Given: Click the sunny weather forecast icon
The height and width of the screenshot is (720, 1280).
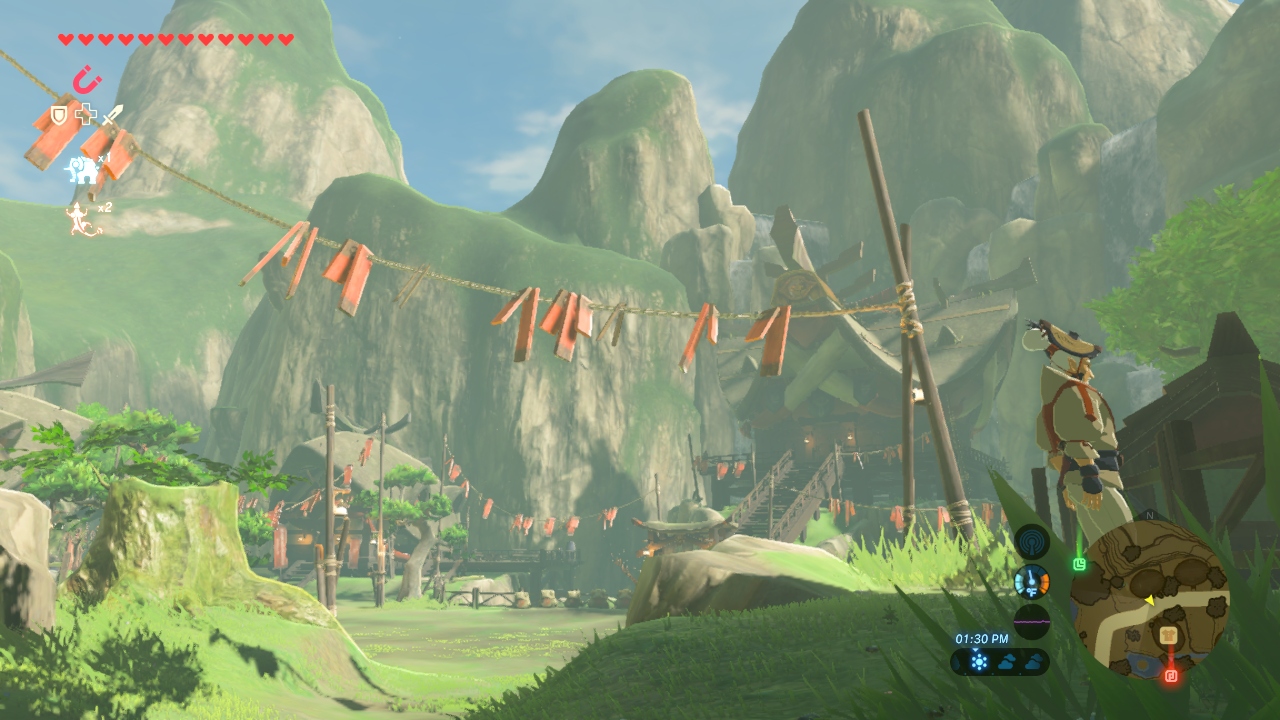Looking at the screenshot, I should (978, 661).
